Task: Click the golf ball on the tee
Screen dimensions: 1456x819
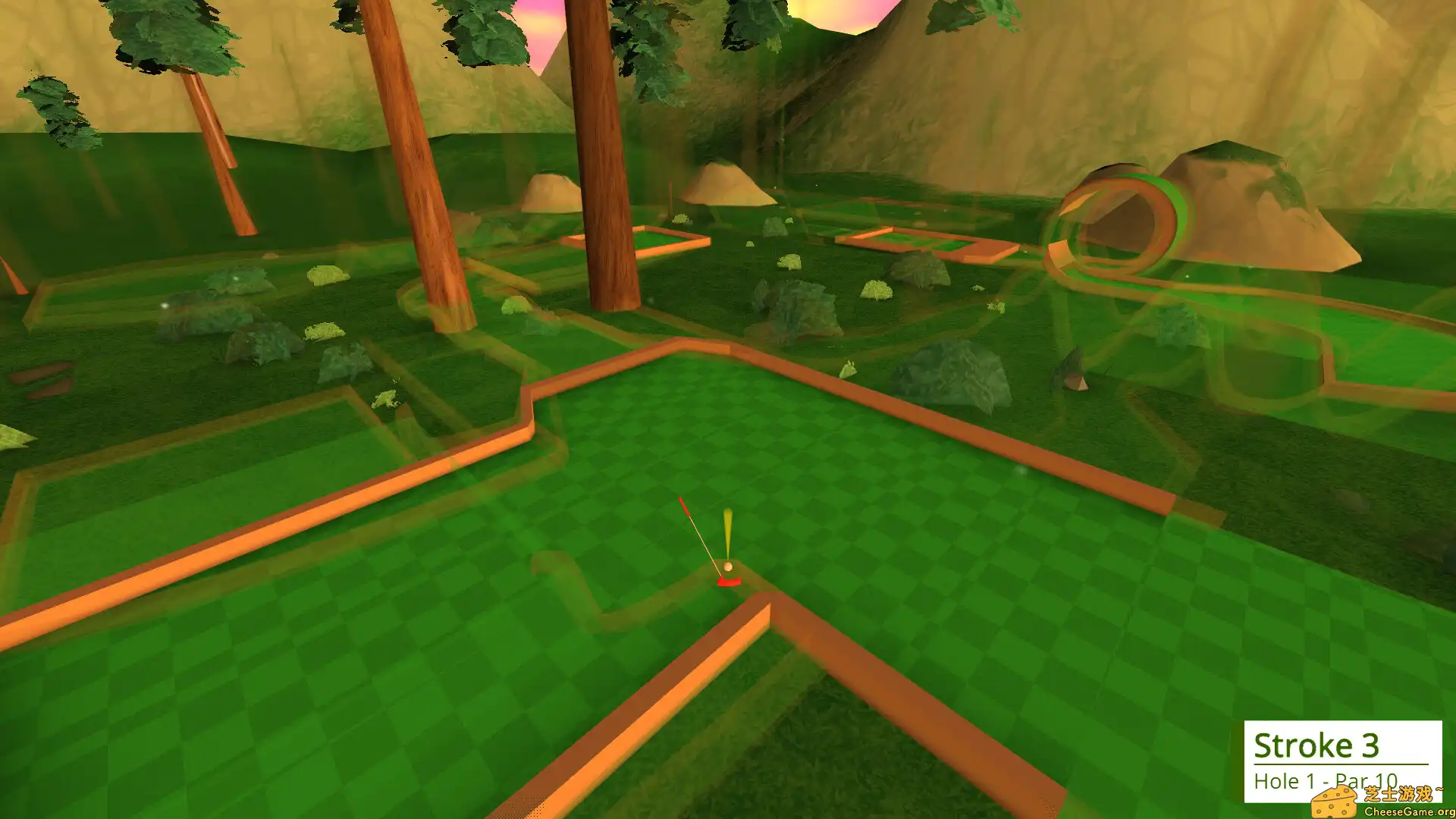Action: [726, 566]
